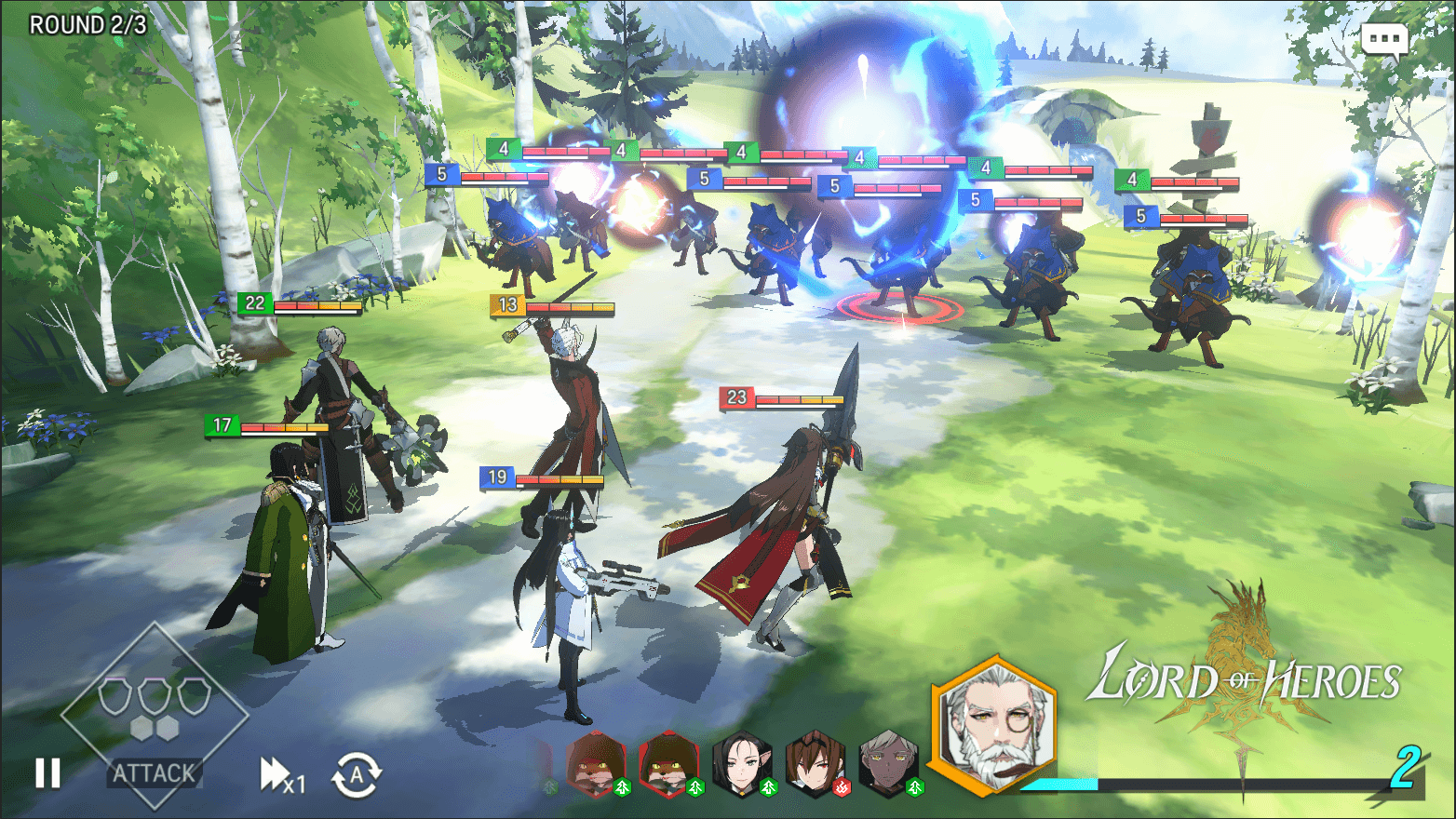Select the right shield skill slot

(192, 697)
